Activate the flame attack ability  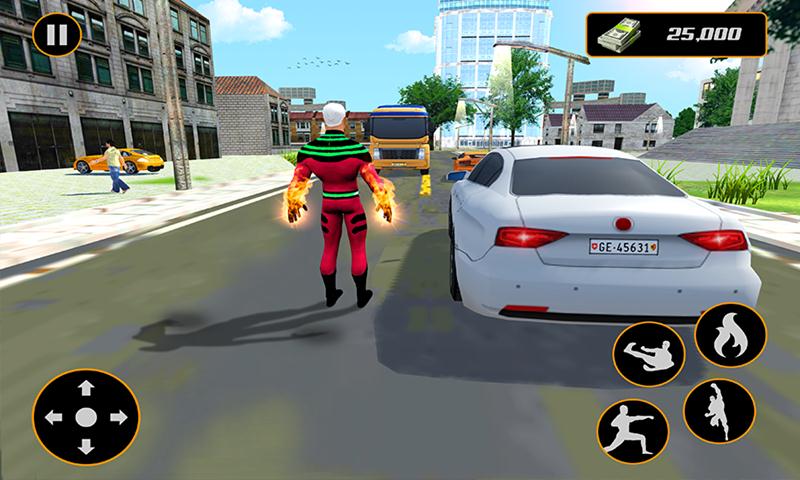click(730, 335)
